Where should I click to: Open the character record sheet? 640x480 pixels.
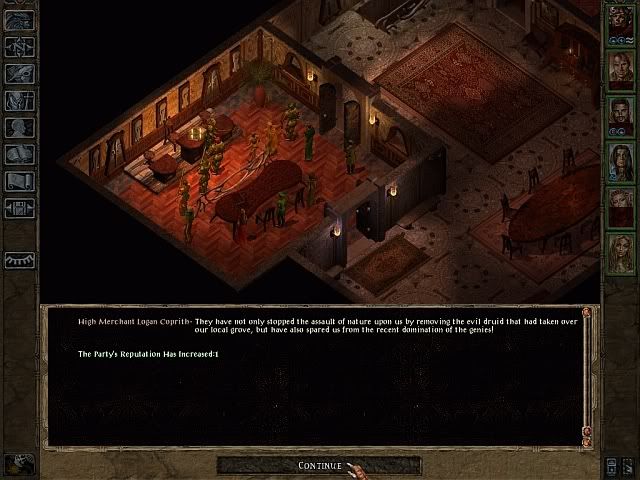[x=20, y=127]
